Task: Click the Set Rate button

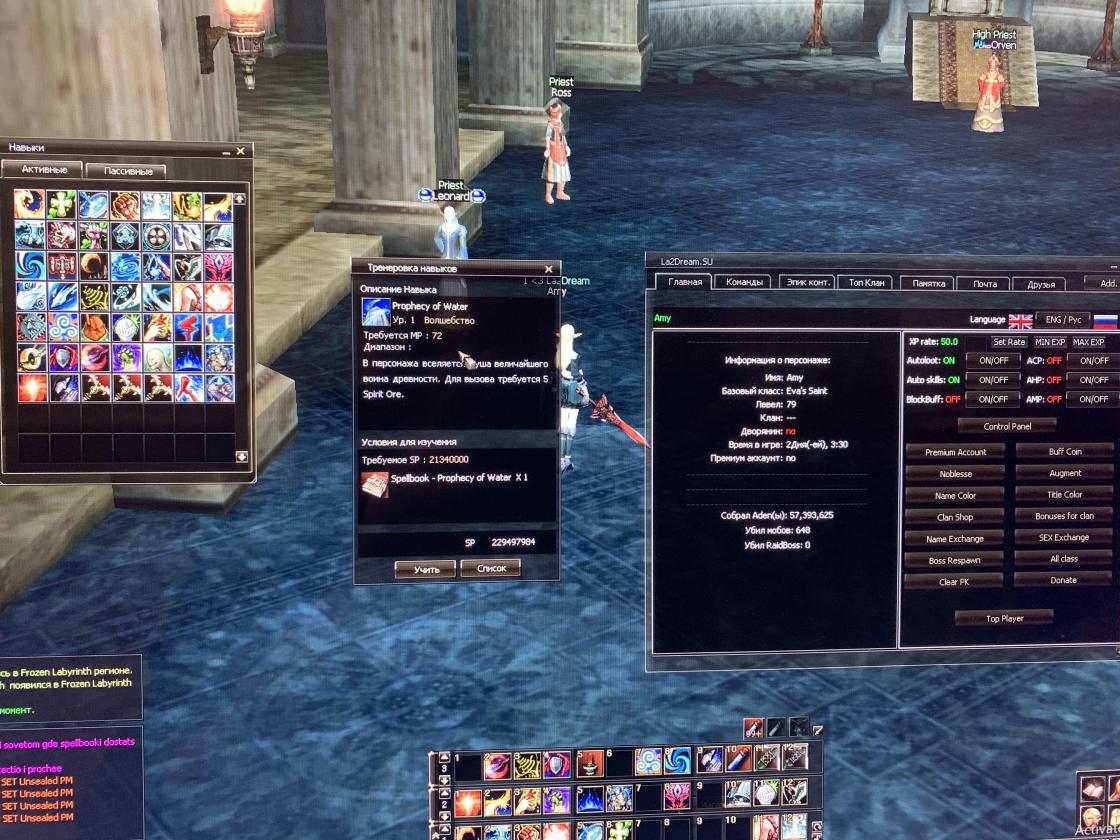Action: 1009,342
